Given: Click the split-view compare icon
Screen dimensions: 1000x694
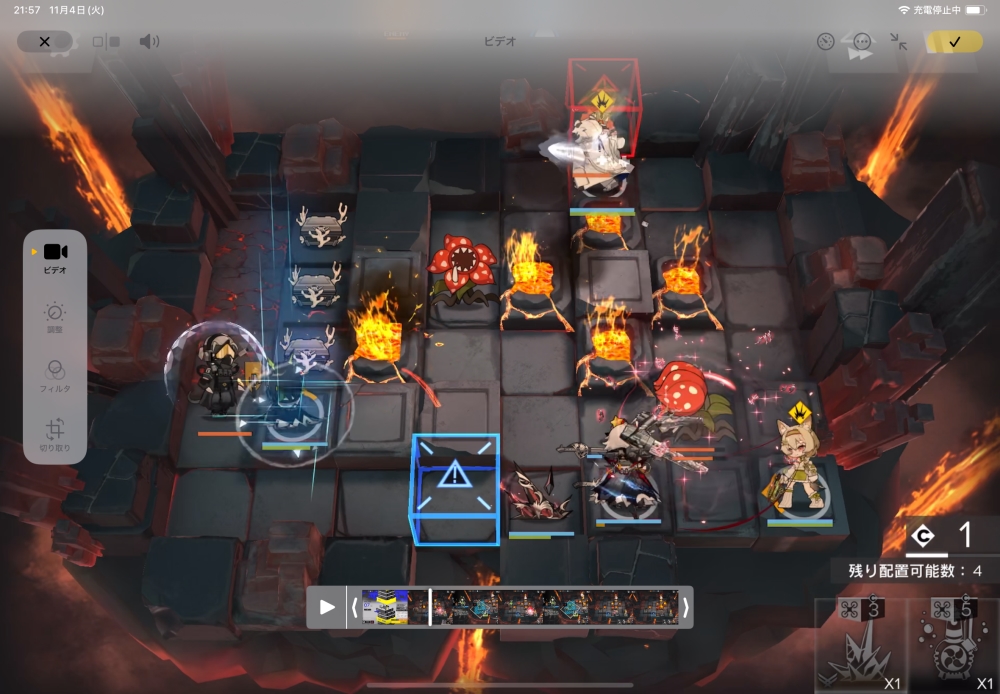Looking at the screenshot, I should pos(106,42).
